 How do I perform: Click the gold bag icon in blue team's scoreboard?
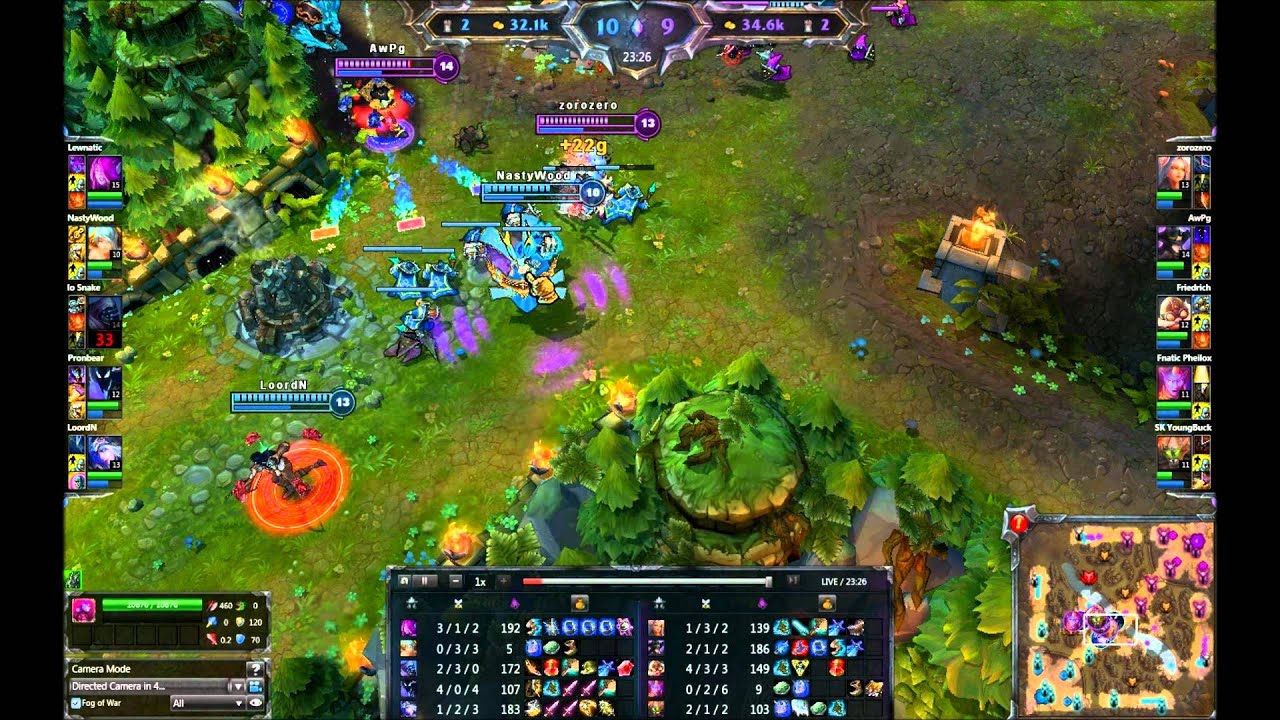pos(580,602)
